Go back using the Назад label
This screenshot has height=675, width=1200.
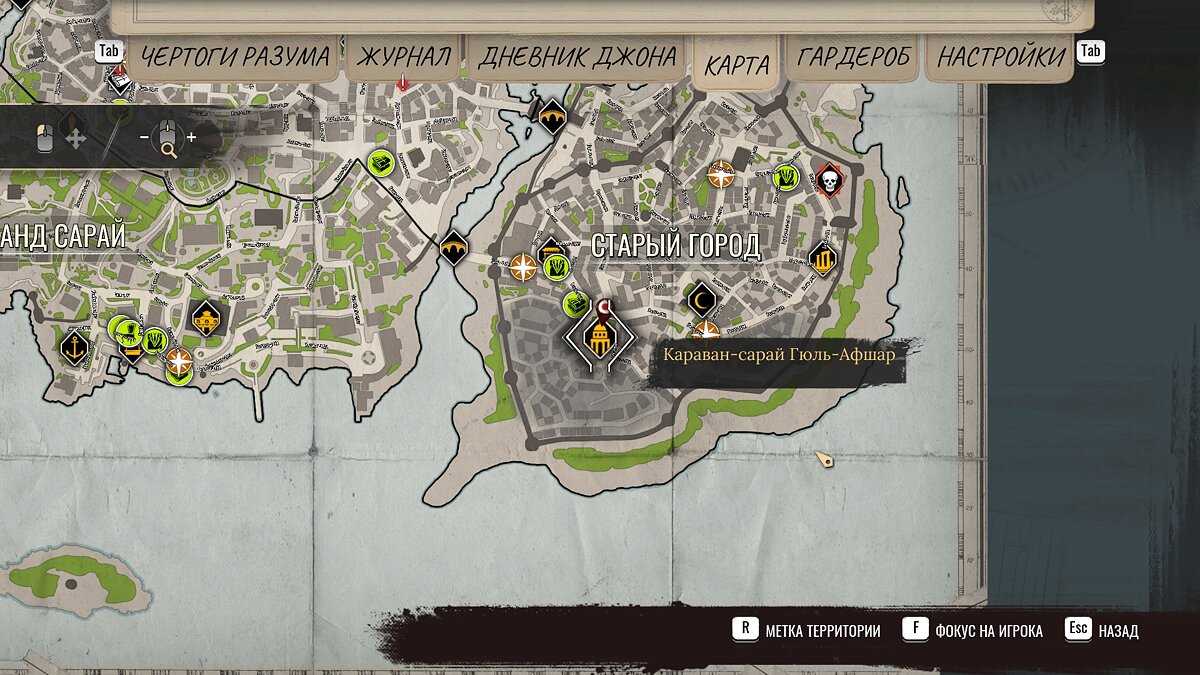tap(1118, 631)
